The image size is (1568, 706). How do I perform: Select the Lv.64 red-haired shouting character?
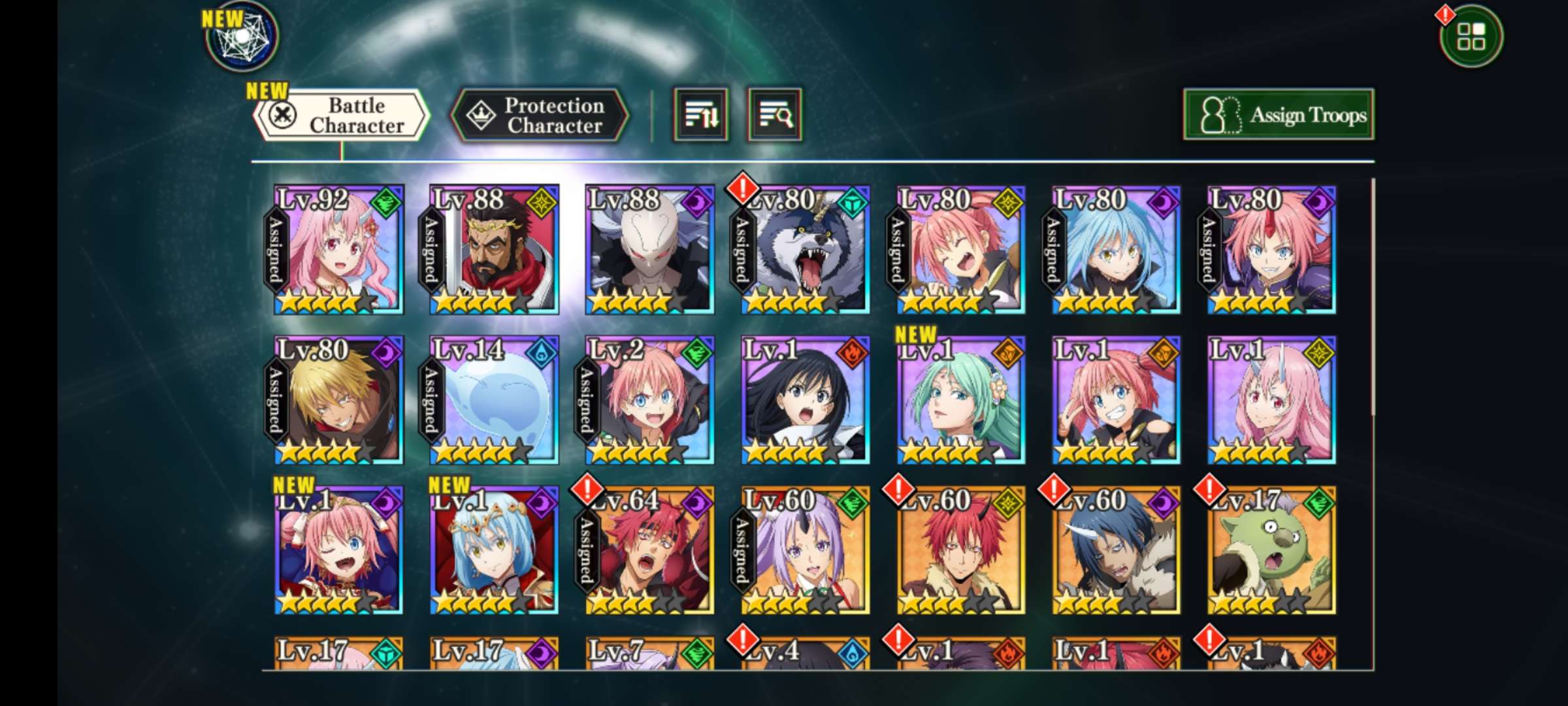[649, 550]
